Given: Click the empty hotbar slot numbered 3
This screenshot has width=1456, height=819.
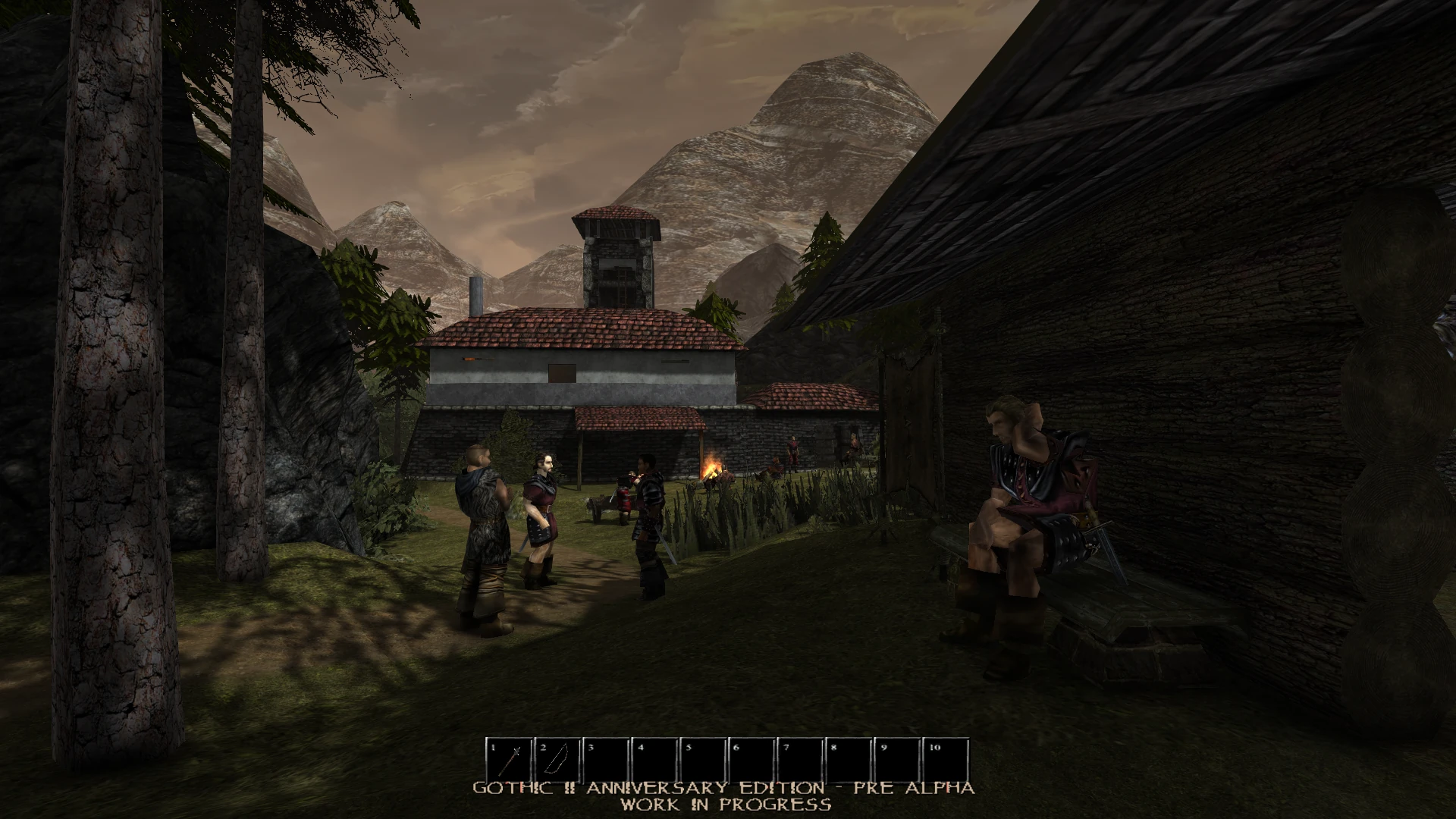Looking at the screenshot, I should (x=606, y=758).
